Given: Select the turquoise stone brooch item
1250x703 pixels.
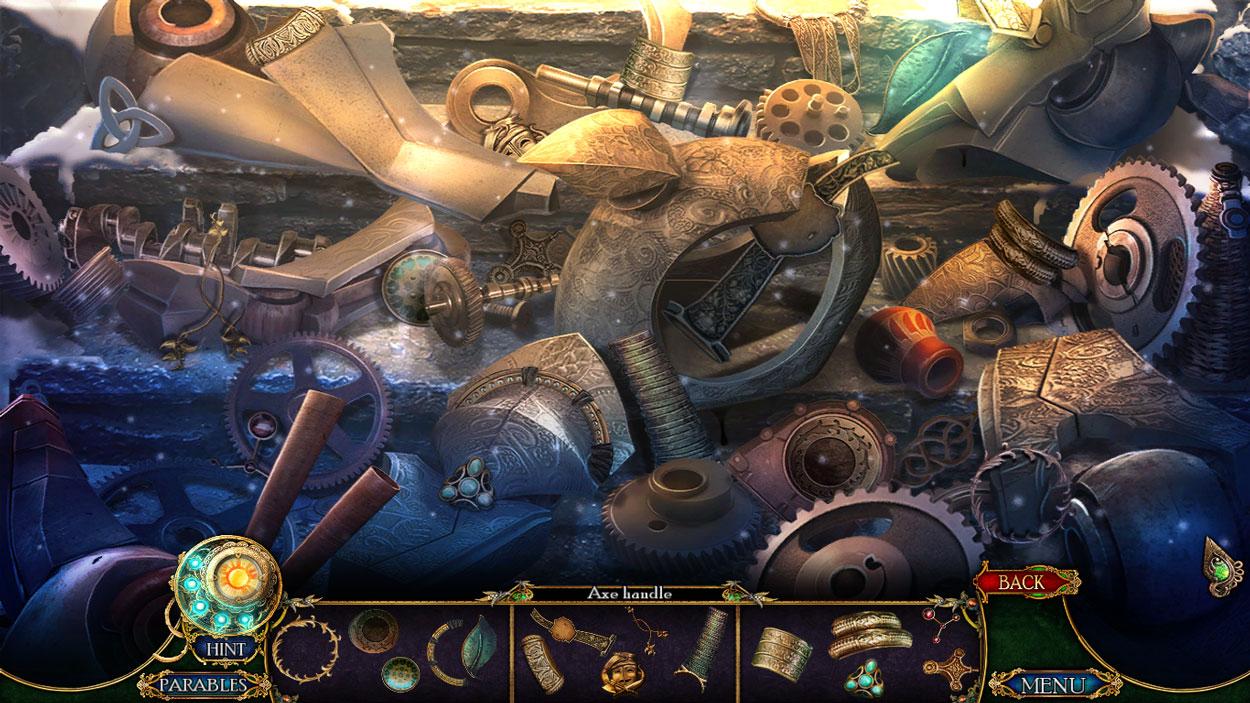Looking at the screenshot, I should pos(862,680).
